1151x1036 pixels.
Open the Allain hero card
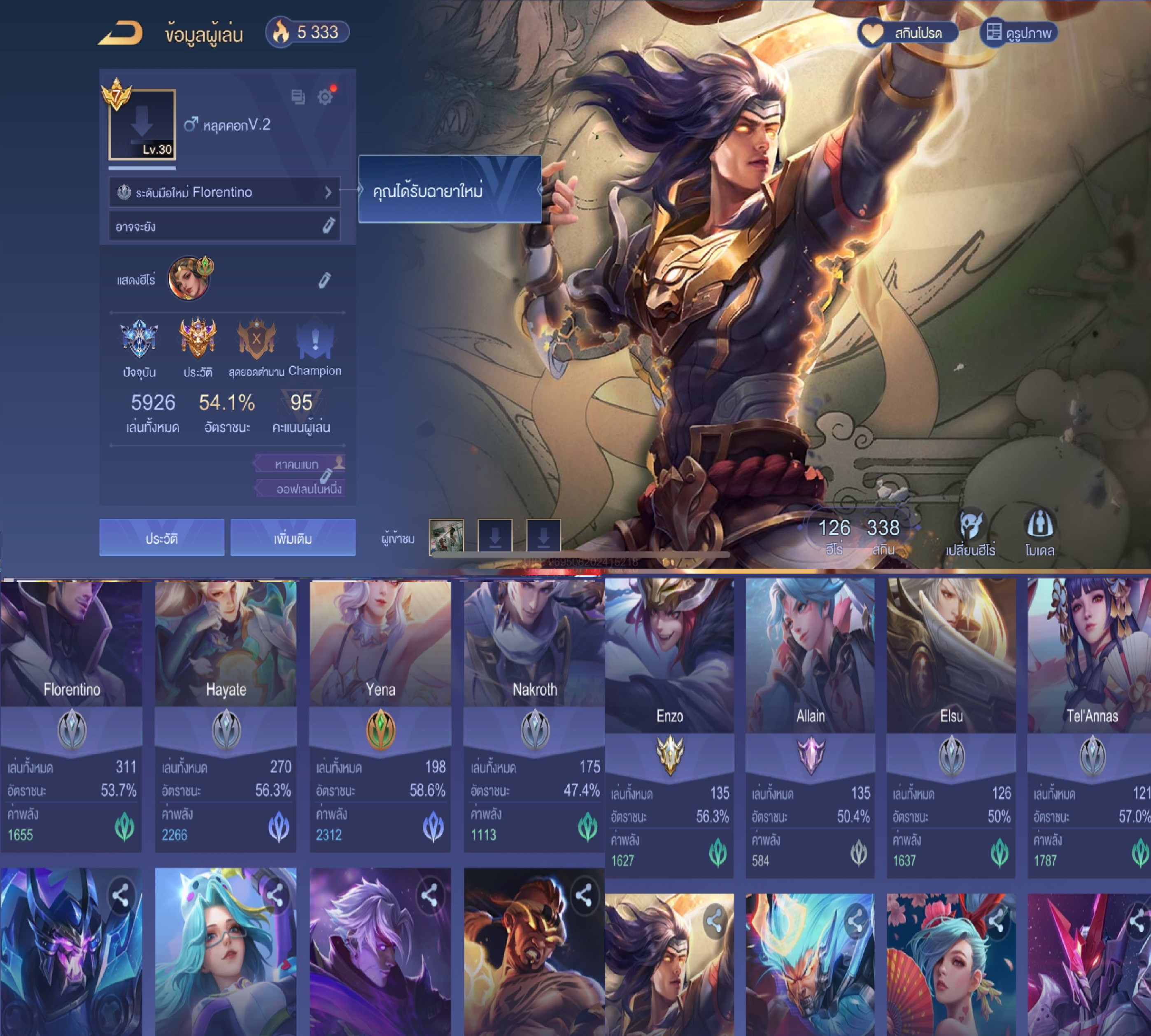click(810, 728)
